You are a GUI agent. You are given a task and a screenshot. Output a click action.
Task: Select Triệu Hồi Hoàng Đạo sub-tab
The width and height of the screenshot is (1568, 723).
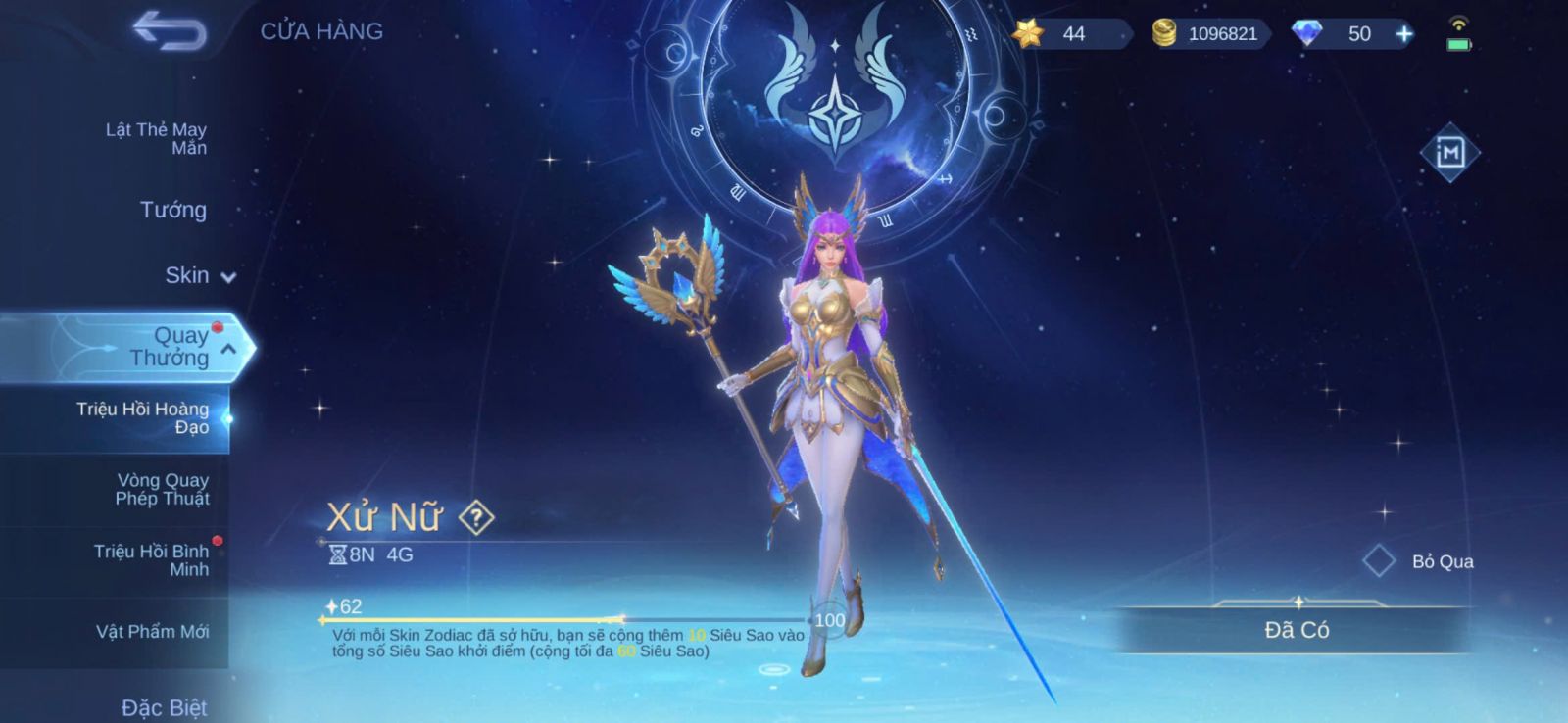[142, 417]
